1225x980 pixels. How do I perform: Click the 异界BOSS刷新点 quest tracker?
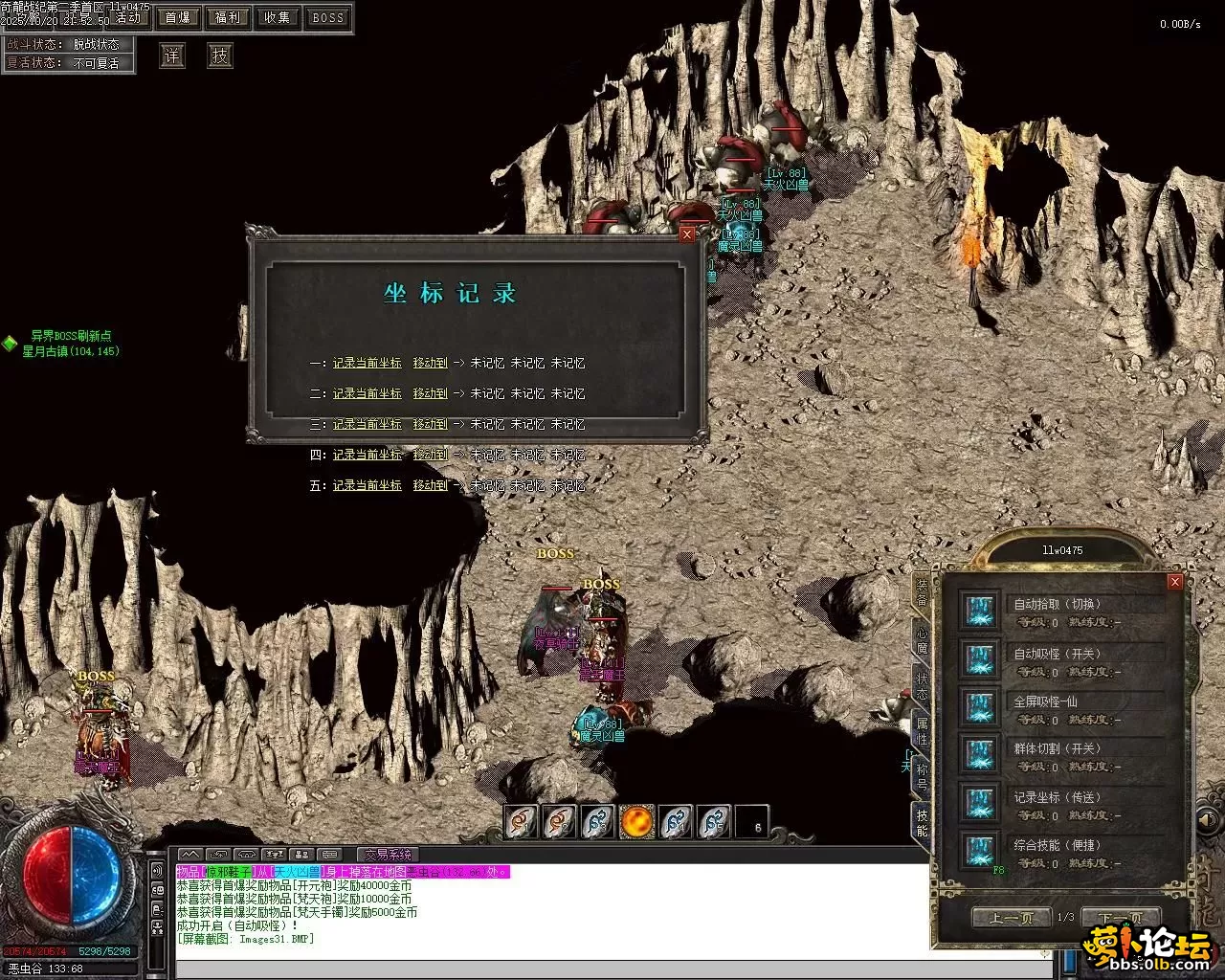pos(71,337)
